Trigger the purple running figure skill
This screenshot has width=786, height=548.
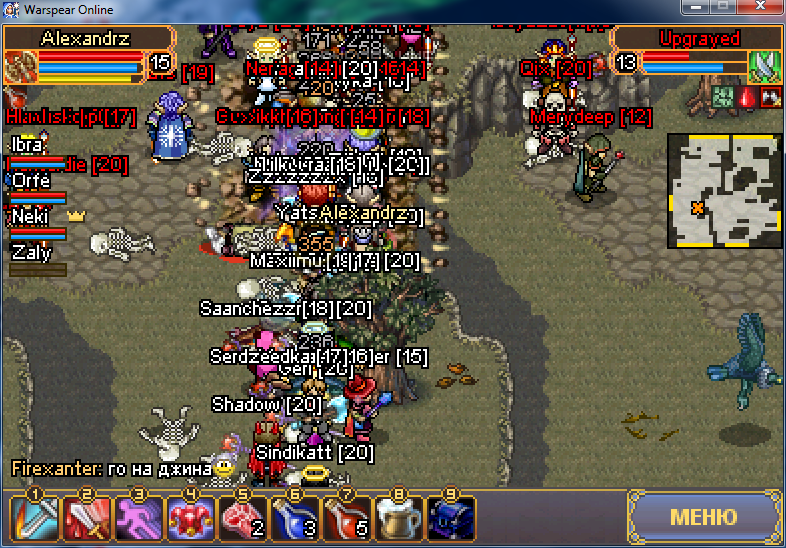(137, 520)
